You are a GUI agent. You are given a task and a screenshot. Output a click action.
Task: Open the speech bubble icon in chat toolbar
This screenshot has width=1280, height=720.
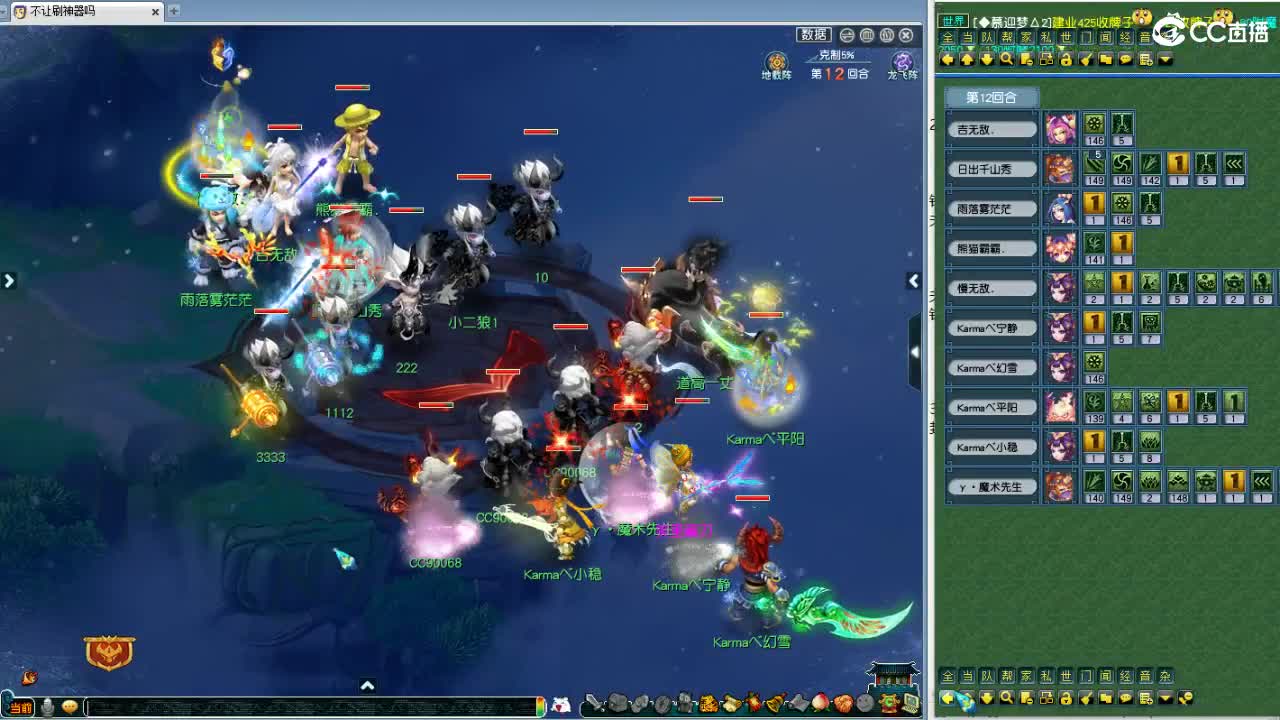pos(1124,60)
